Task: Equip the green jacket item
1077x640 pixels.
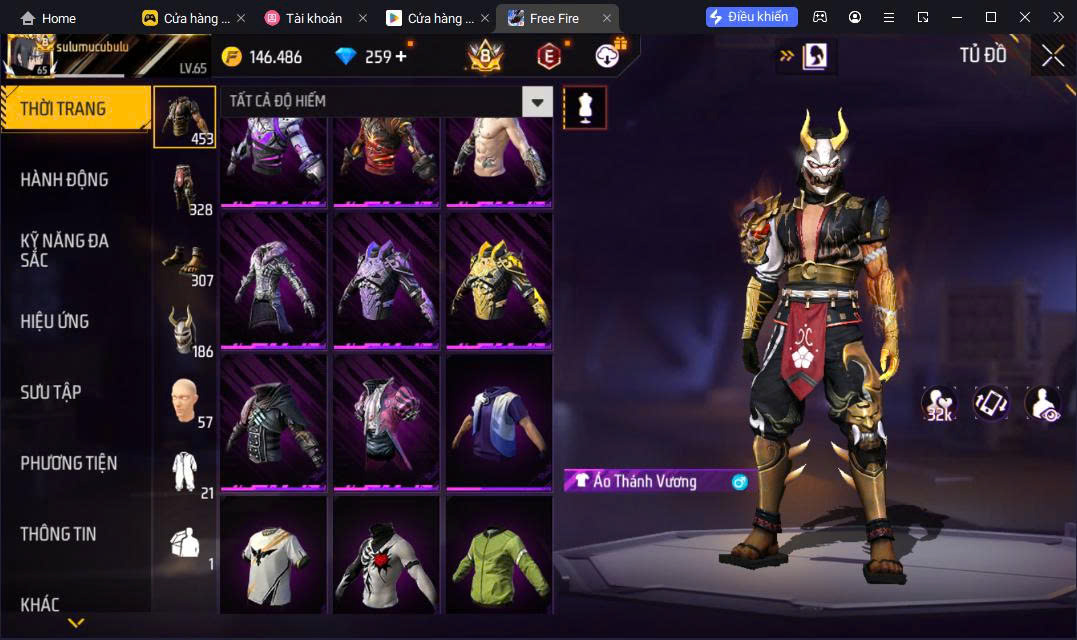Action: coord(498,553)
